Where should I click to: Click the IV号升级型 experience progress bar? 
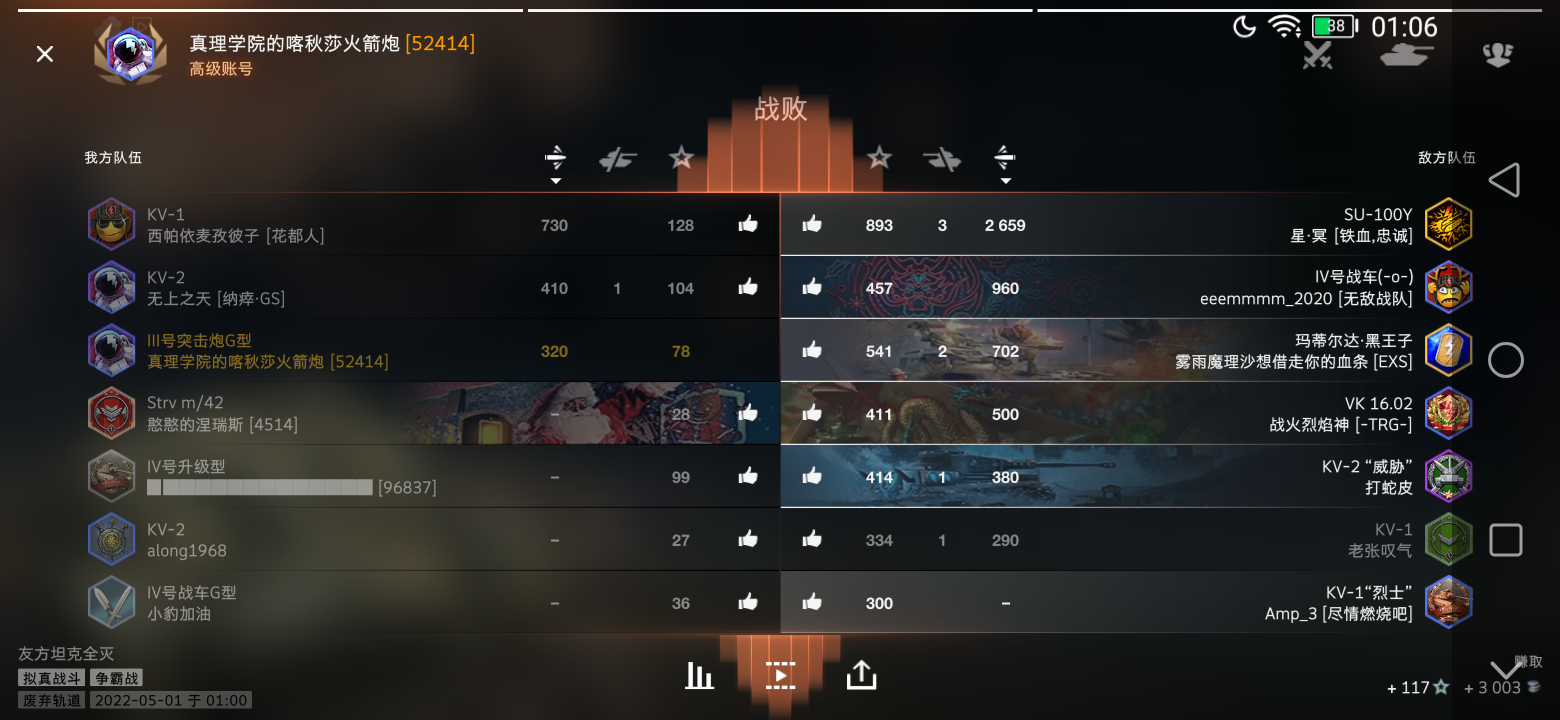pos(260,487)
